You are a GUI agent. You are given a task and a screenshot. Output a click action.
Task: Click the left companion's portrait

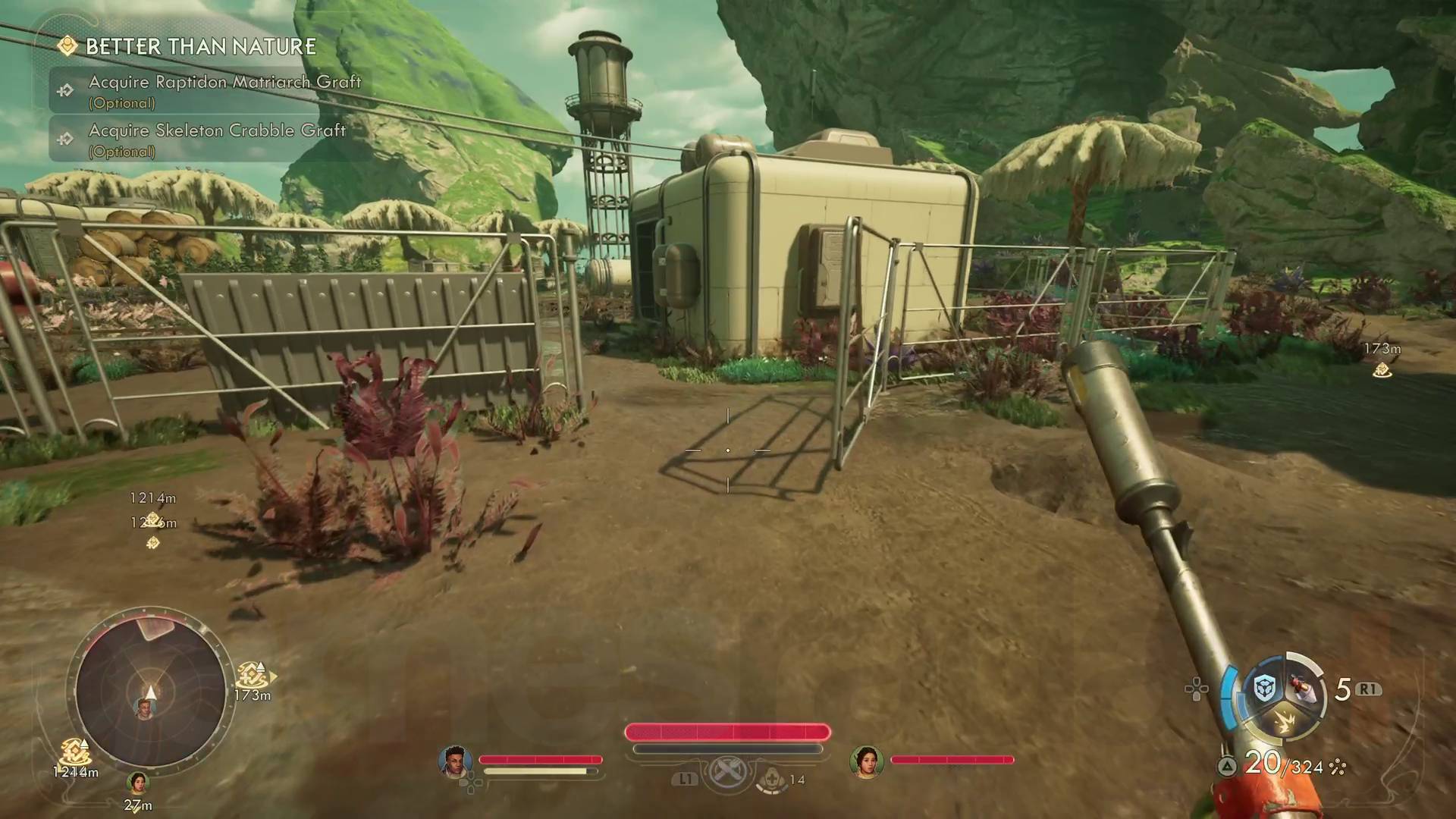(x=455, y=761)
